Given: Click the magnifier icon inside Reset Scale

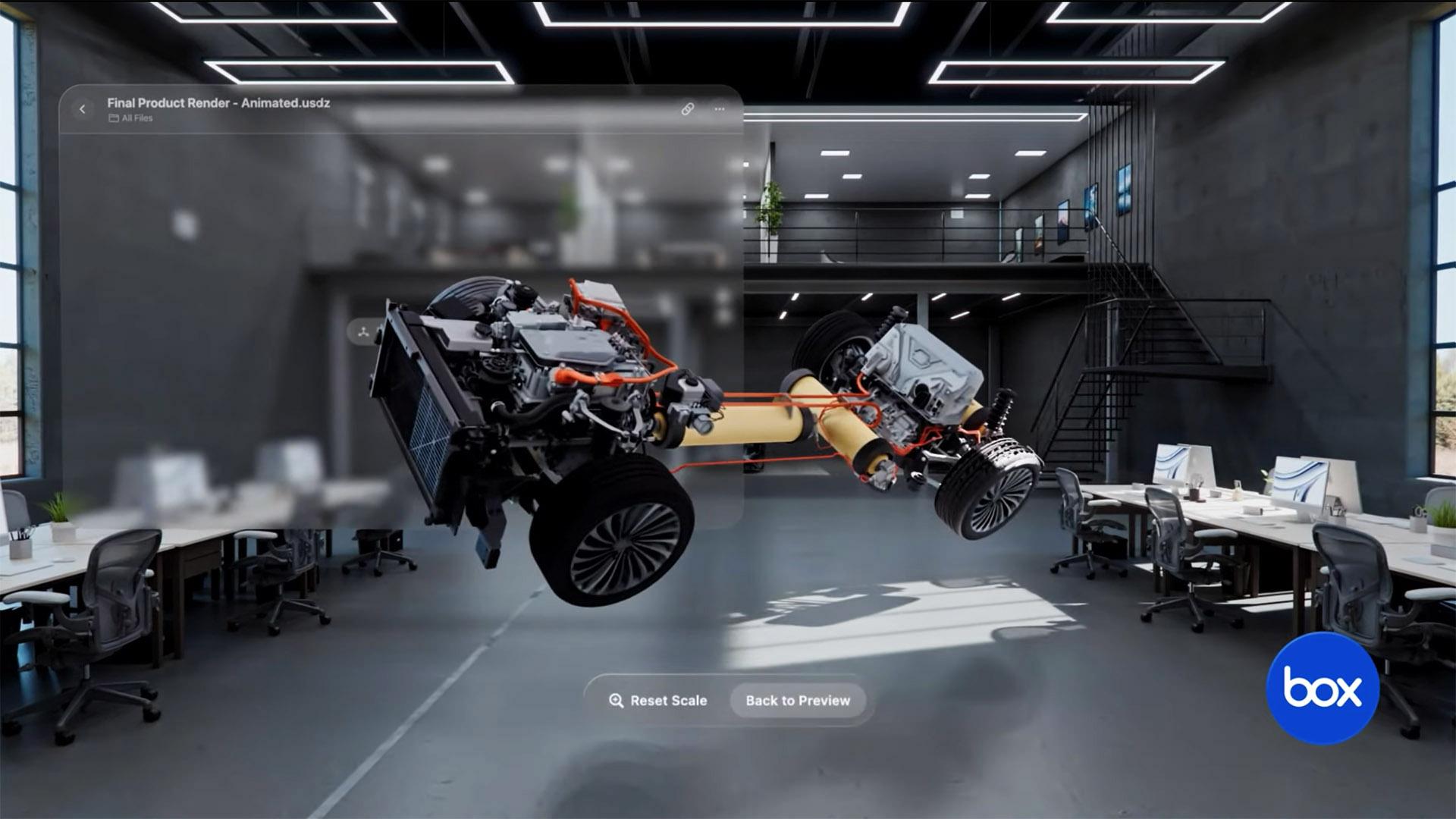Looking at the screenshot, I should click(x=615, y=701).
